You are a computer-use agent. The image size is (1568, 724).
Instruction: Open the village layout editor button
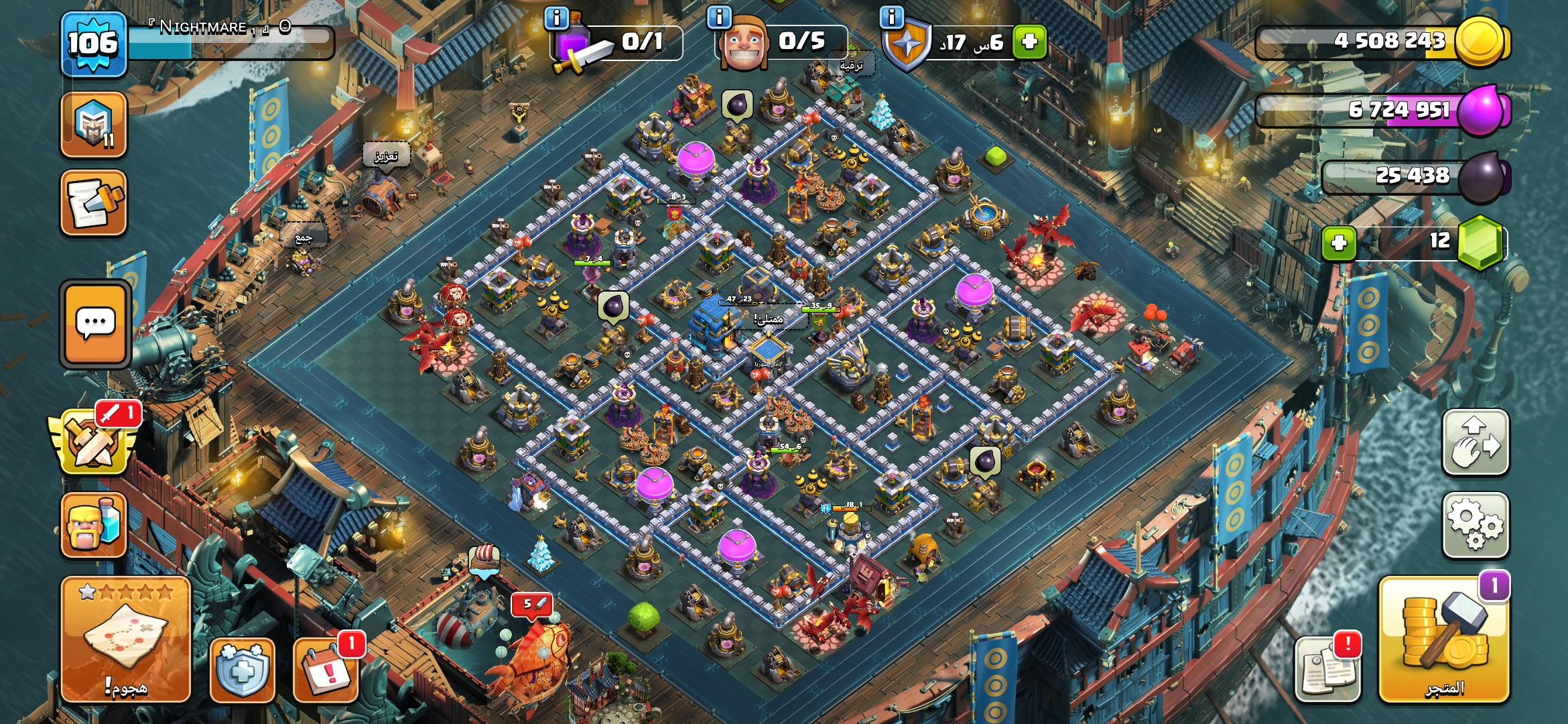click(x=1475, y=443)
